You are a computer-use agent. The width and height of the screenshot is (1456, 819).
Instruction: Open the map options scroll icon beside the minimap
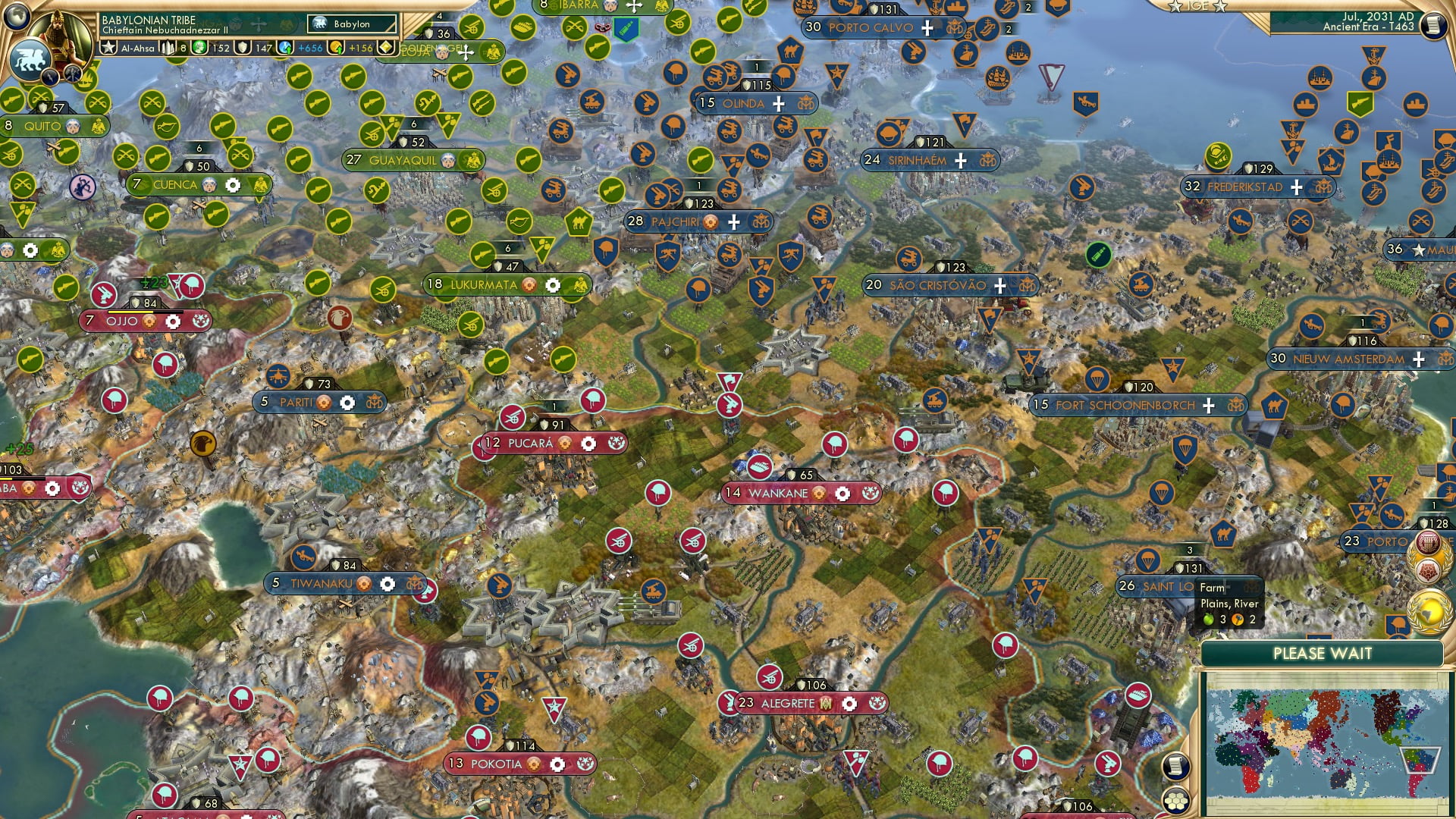pyautogui.click(x=1175, y=767)
